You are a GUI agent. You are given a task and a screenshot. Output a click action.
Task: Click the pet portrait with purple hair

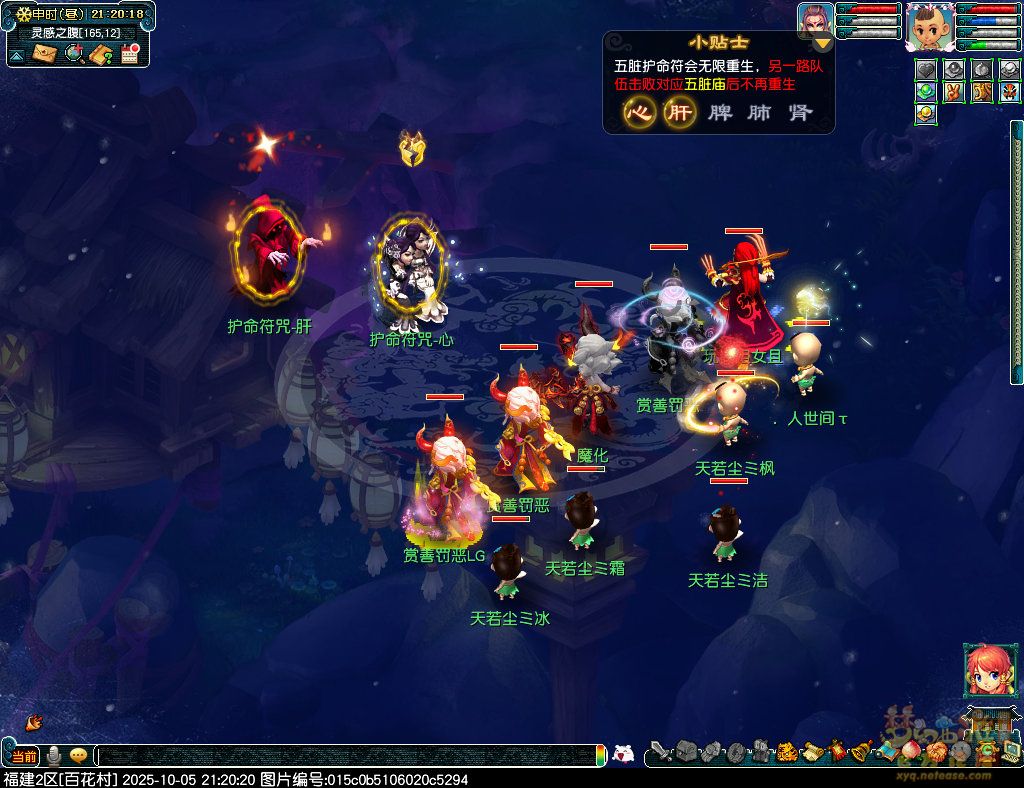tap(815, 21)
